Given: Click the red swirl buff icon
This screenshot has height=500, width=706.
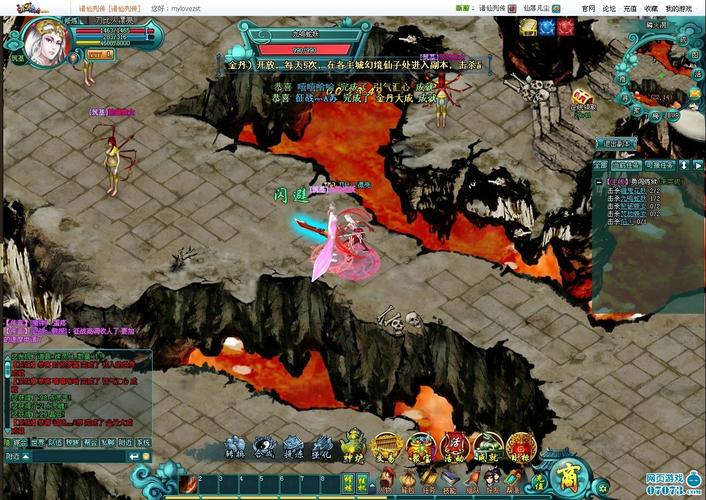Looking at the screenshot, I should coord(566,27).
